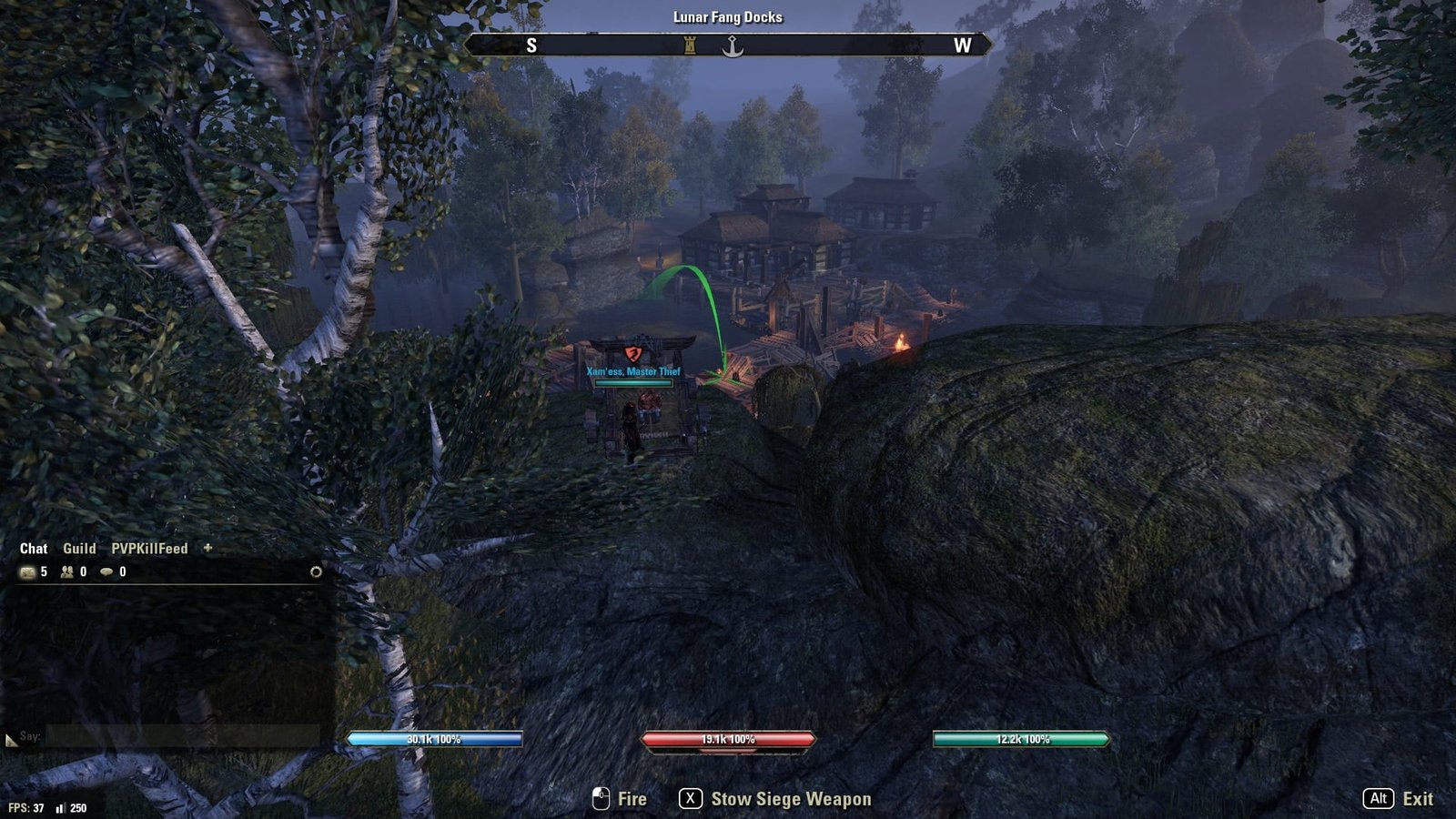Show notifications via the speech bubble icon
Screen dimensions: 1456x819
[x=106, y=572]
